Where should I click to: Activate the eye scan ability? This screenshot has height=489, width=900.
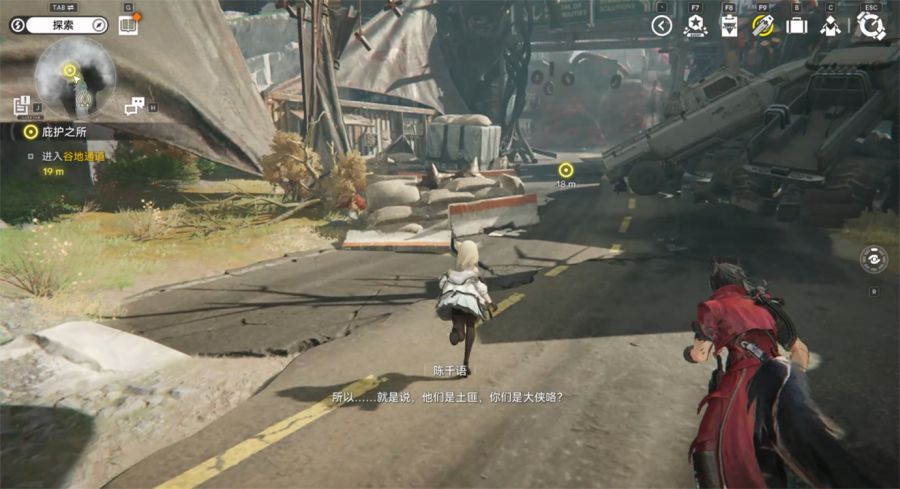pos(873,259)
